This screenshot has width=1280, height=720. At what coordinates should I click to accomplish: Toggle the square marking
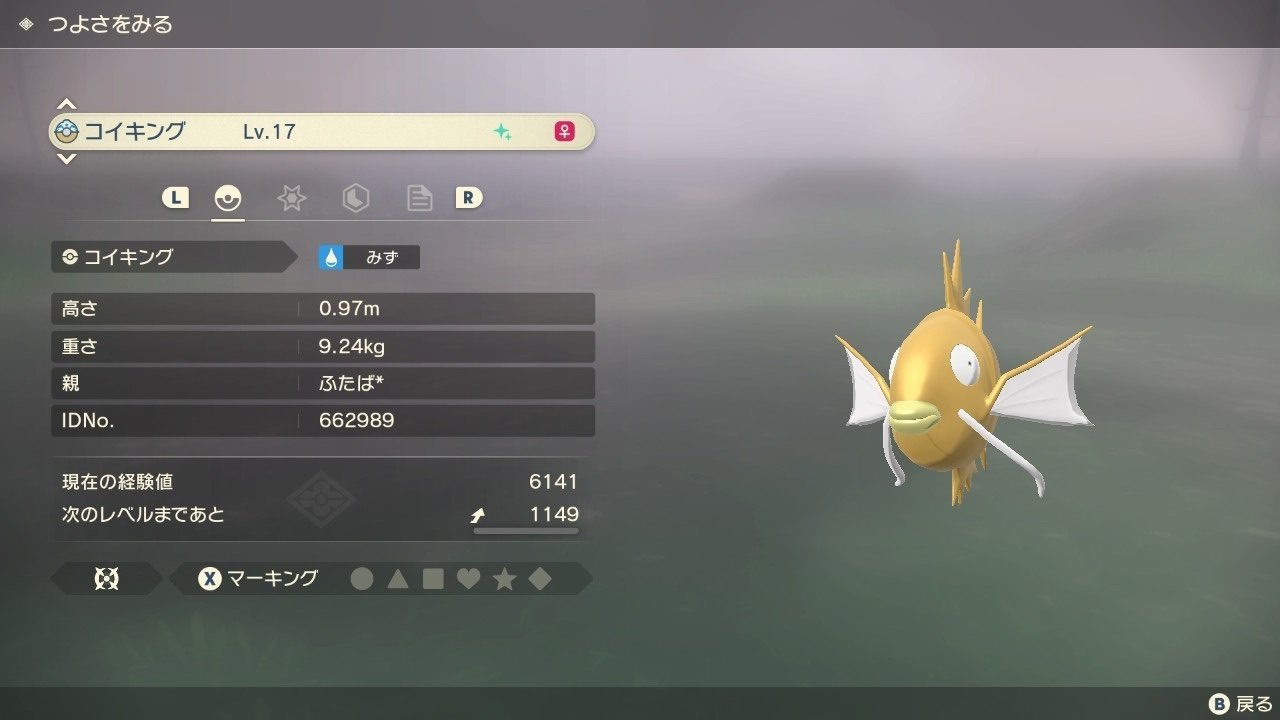[x=433, y=579]
